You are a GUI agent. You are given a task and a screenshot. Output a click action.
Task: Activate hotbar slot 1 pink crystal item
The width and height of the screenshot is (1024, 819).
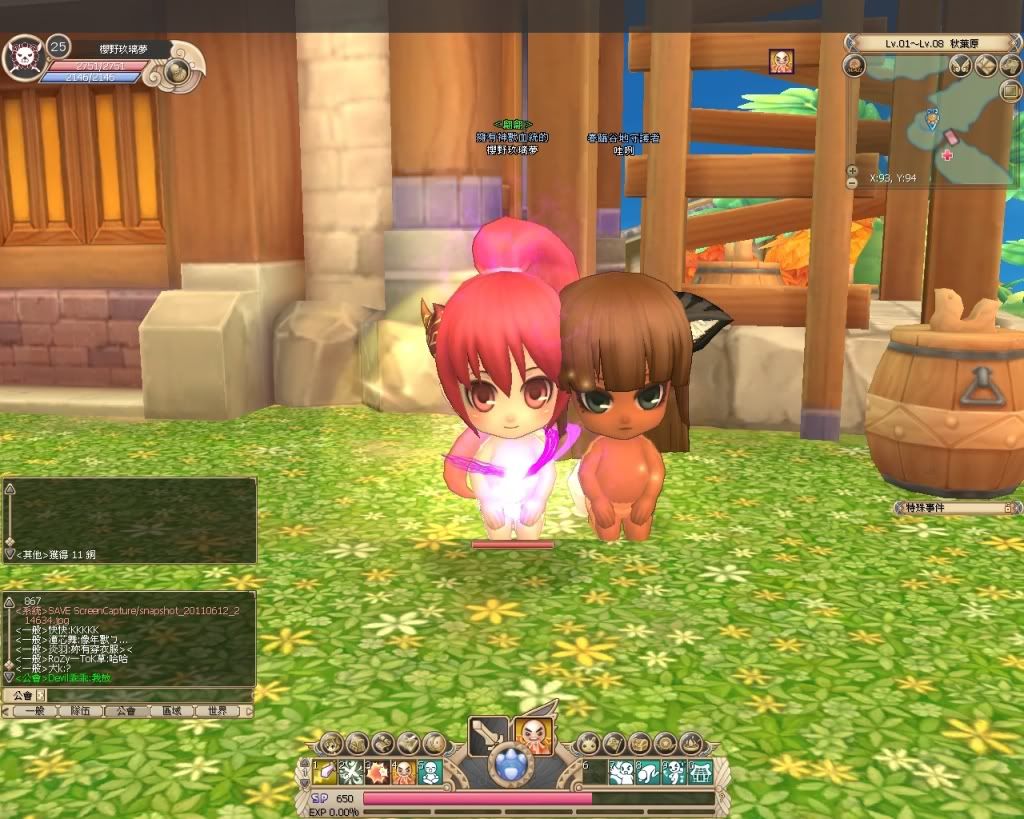326,771
